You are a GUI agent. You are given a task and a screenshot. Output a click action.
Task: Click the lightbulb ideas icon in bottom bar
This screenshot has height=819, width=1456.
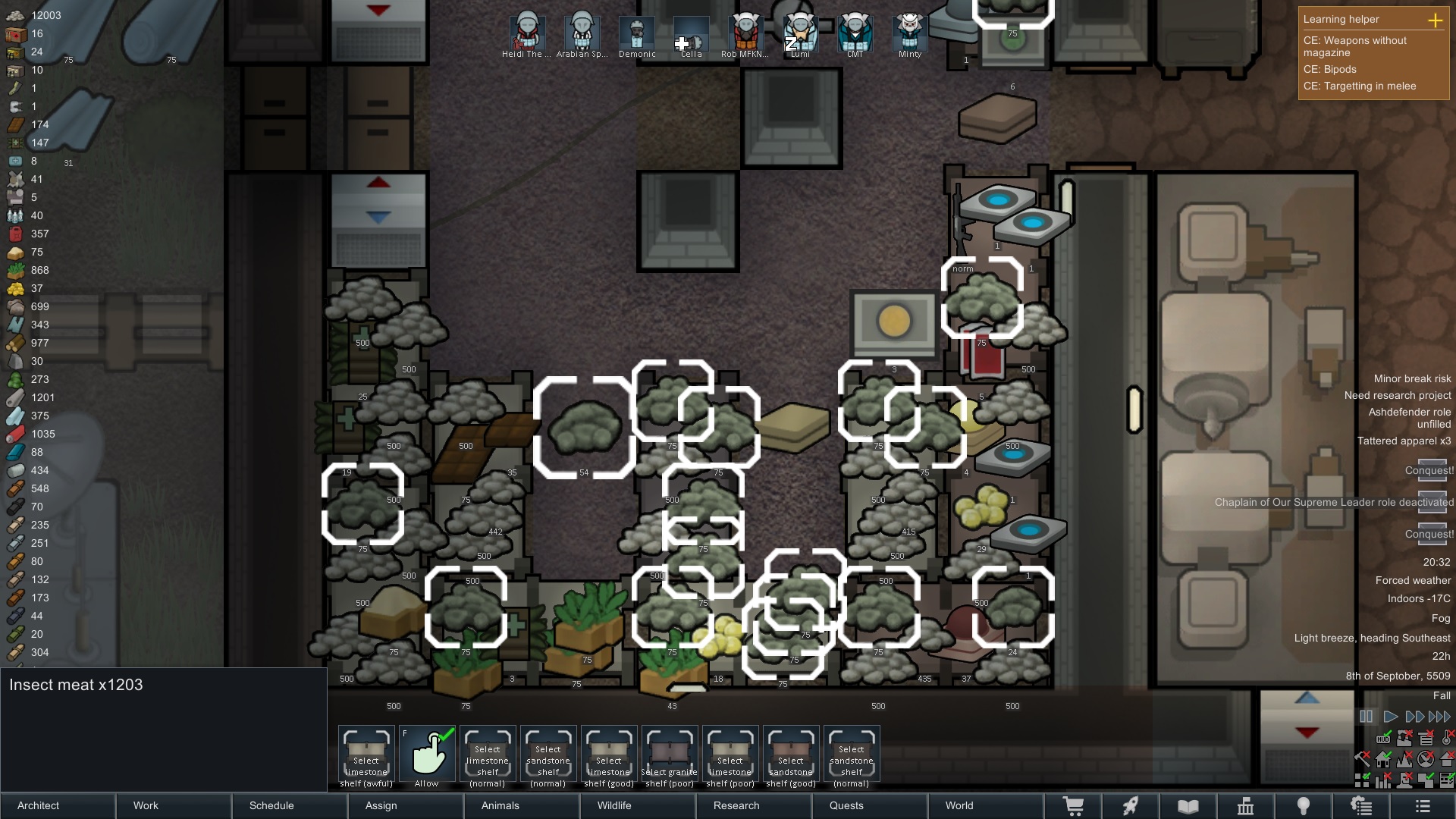point(1303,806)
